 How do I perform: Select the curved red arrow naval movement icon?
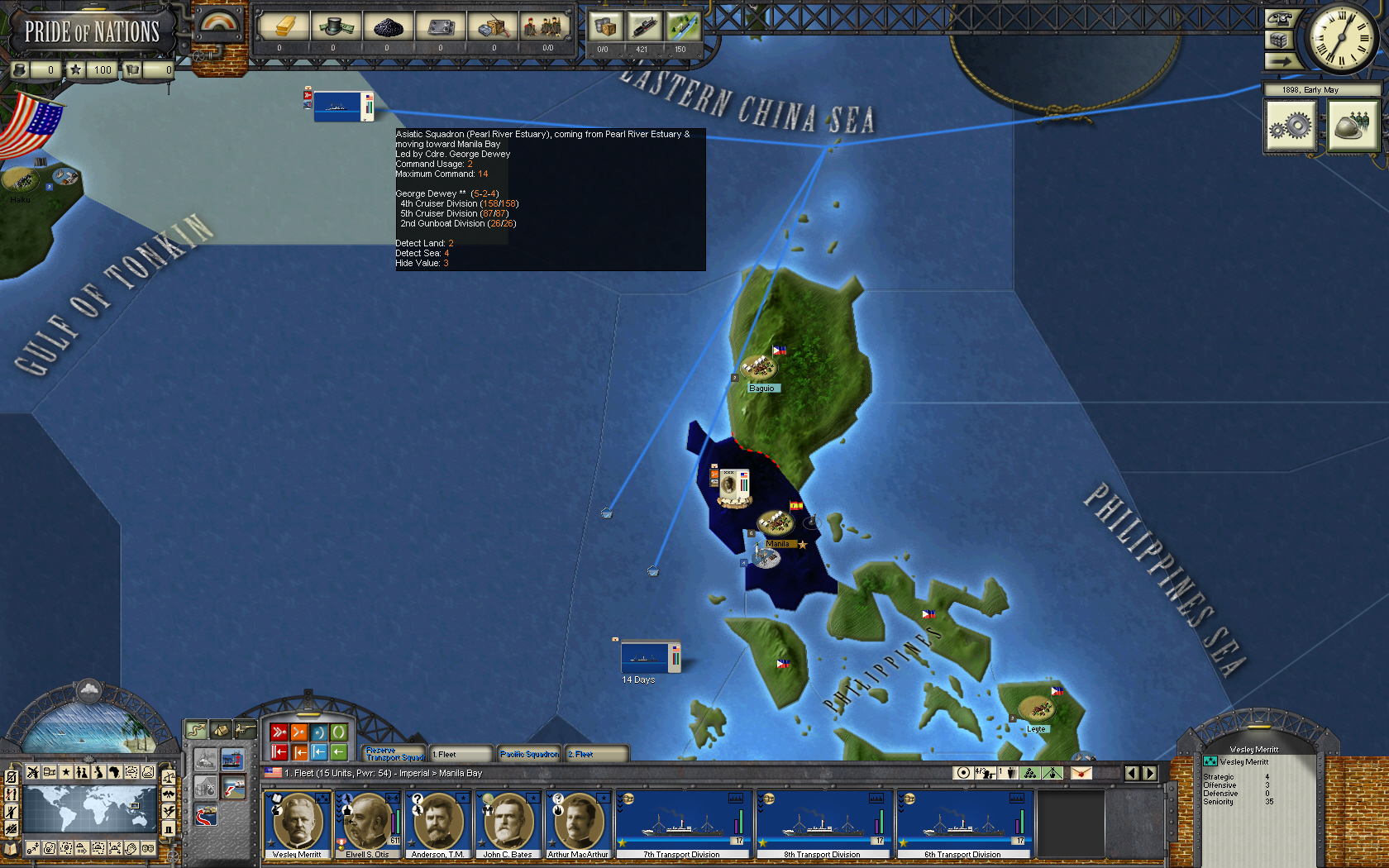point(206,816)
